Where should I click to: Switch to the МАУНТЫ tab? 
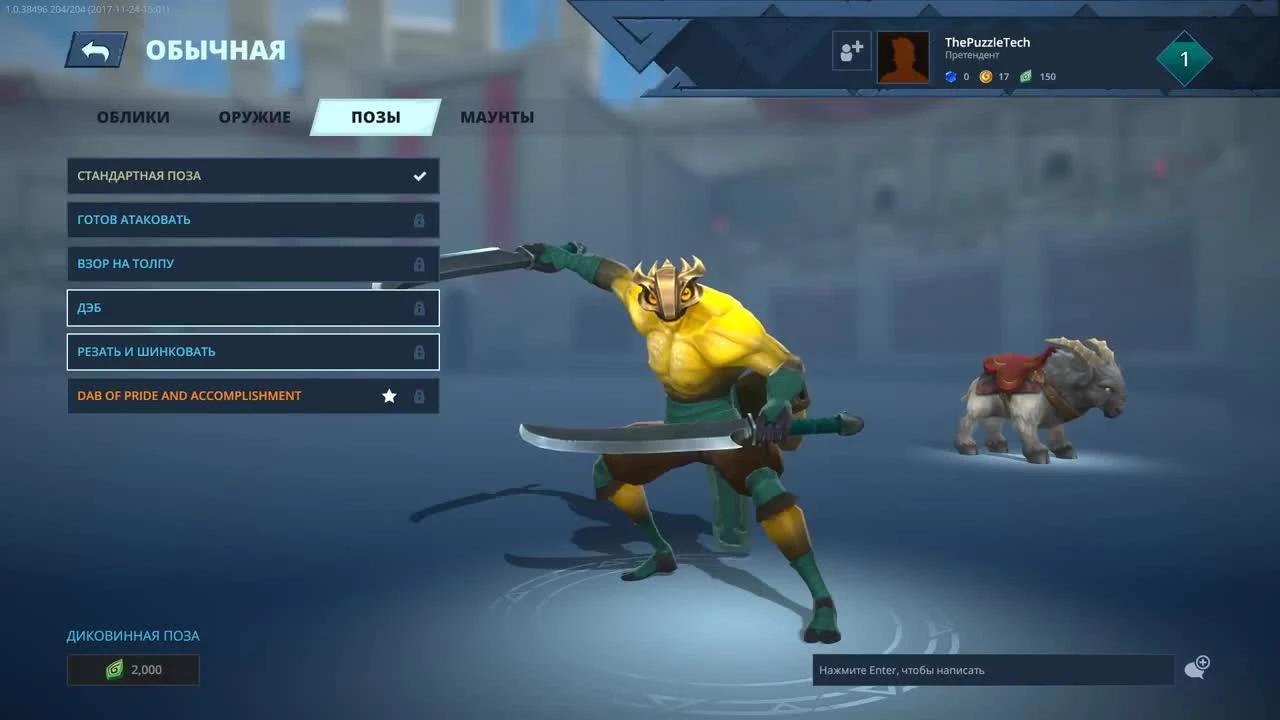[x=497, y=117]
